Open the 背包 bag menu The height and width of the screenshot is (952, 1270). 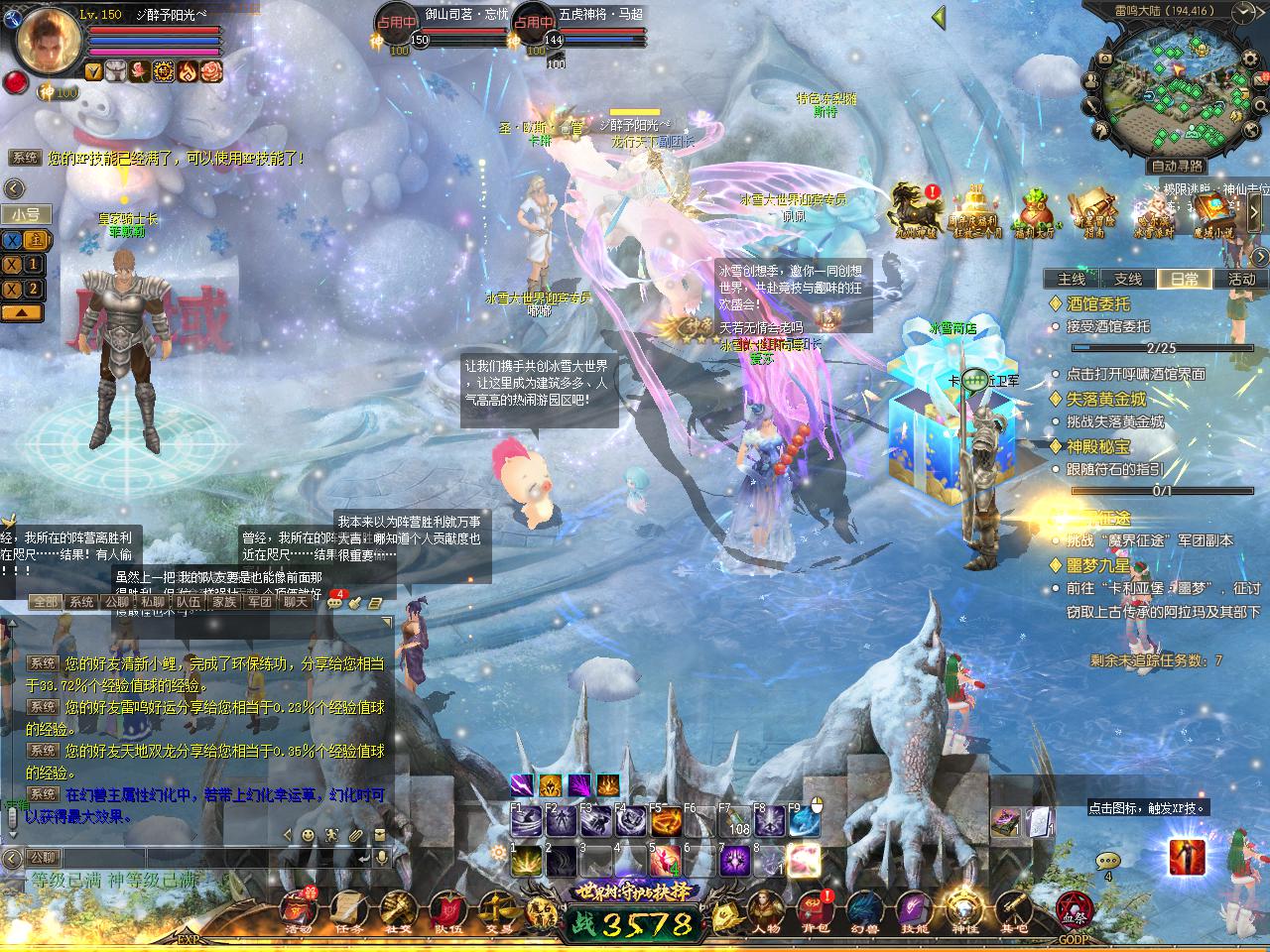coord(814,907)
